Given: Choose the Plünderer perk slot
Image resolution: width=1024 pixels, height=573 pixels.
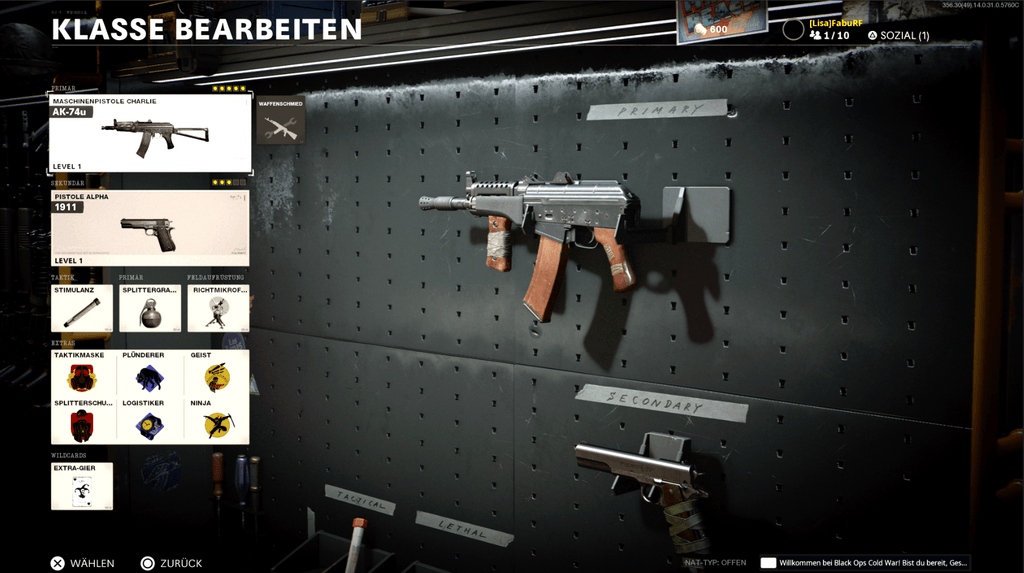Looking at the screenshot, I should 150,372.
